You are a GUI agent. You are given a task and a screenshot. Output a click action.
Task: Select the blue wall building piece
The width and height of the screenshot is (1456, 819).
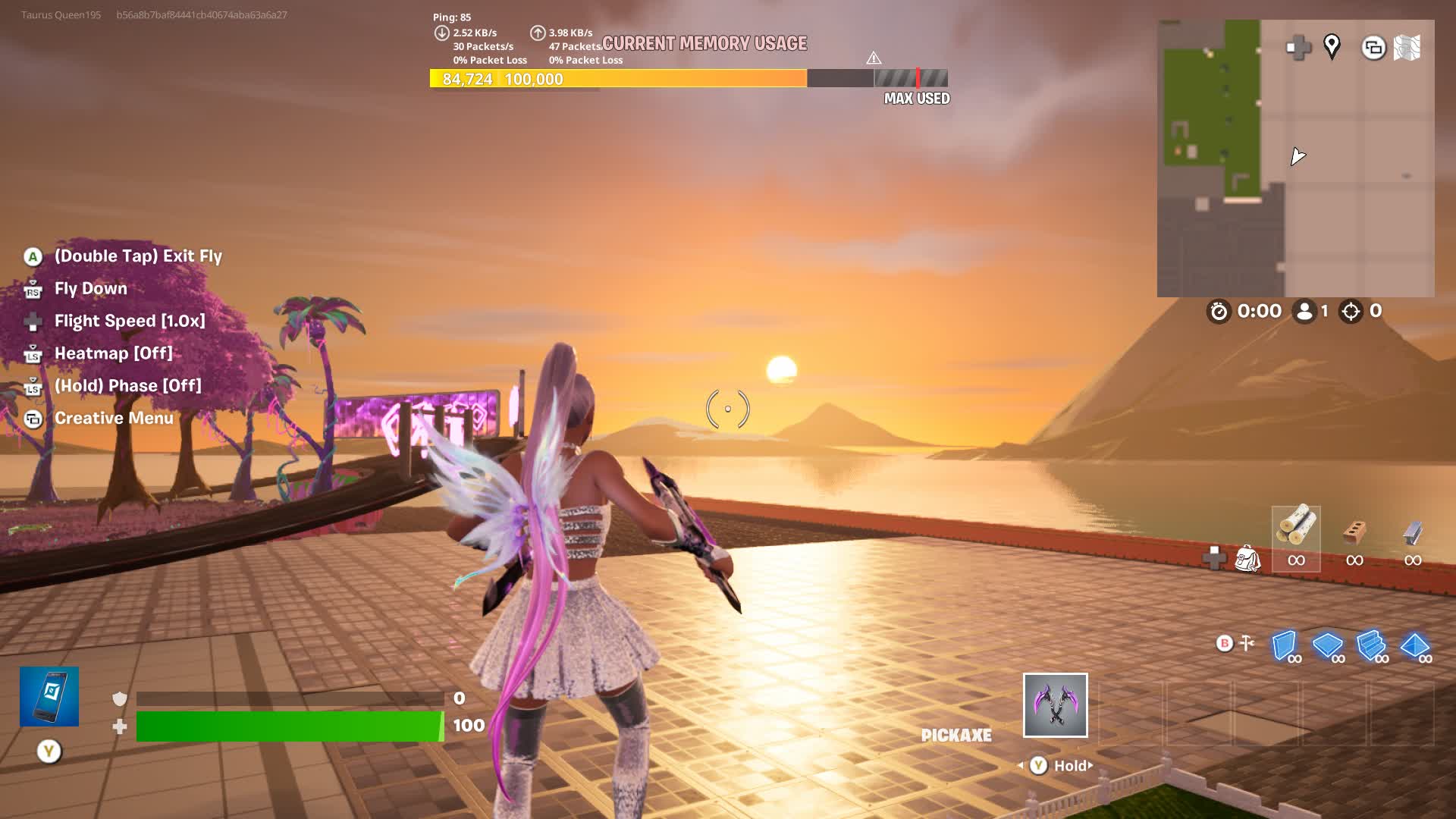pos(1285,647)
